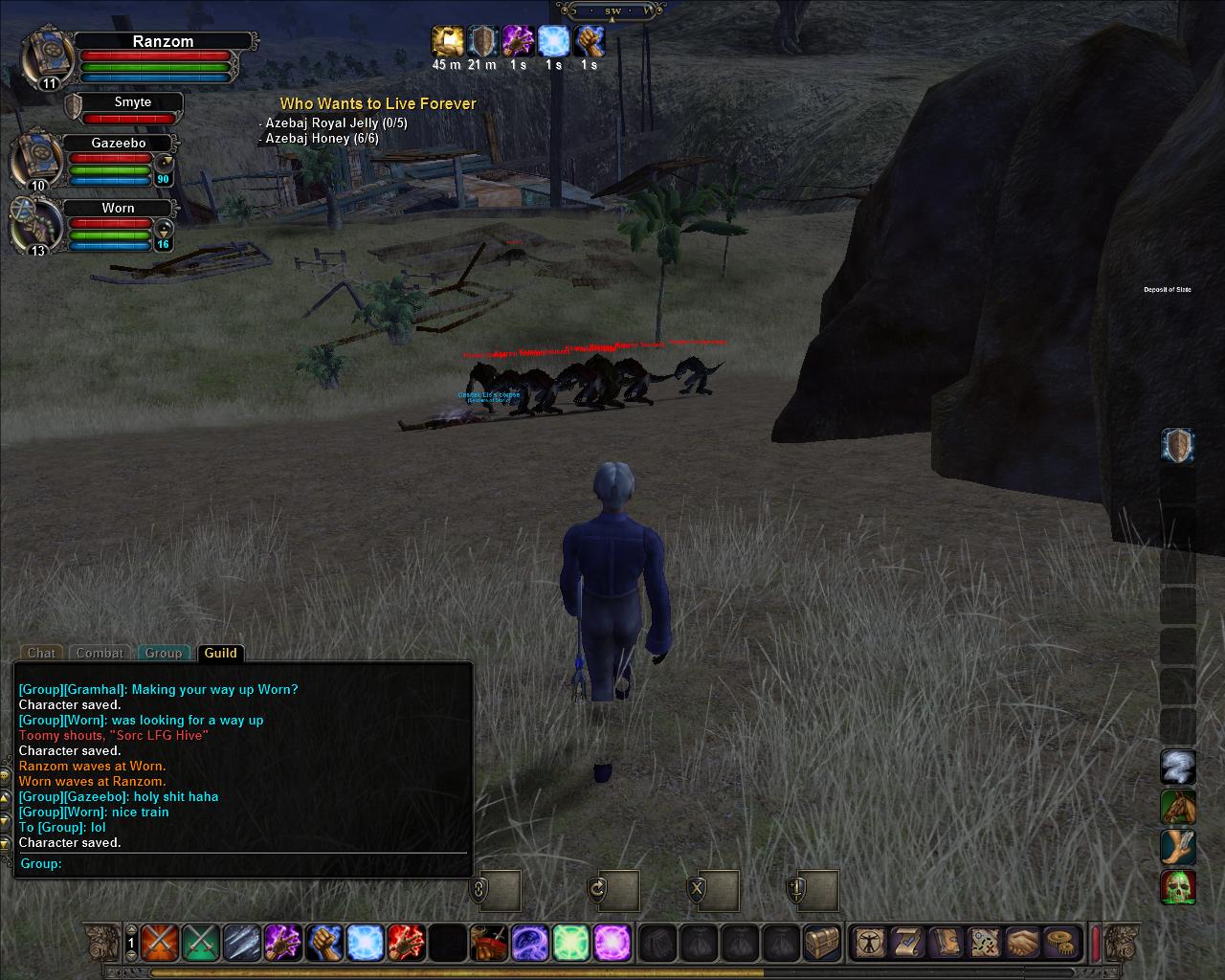This screenshot has width=1225, height=980.
Task: Open the Combat log tab
Action: coord(100,653)
